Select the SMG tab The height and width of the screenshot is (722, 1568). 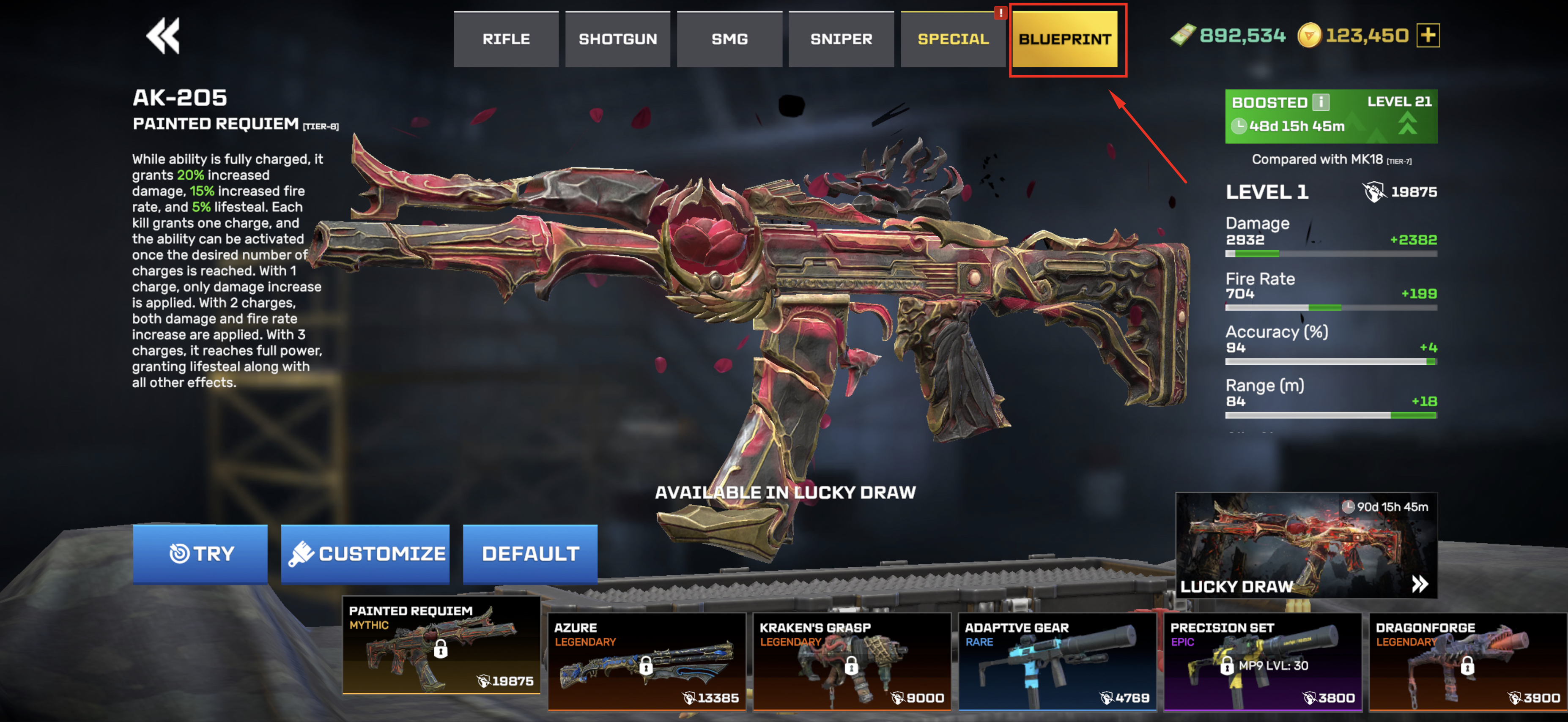(729, 39)
